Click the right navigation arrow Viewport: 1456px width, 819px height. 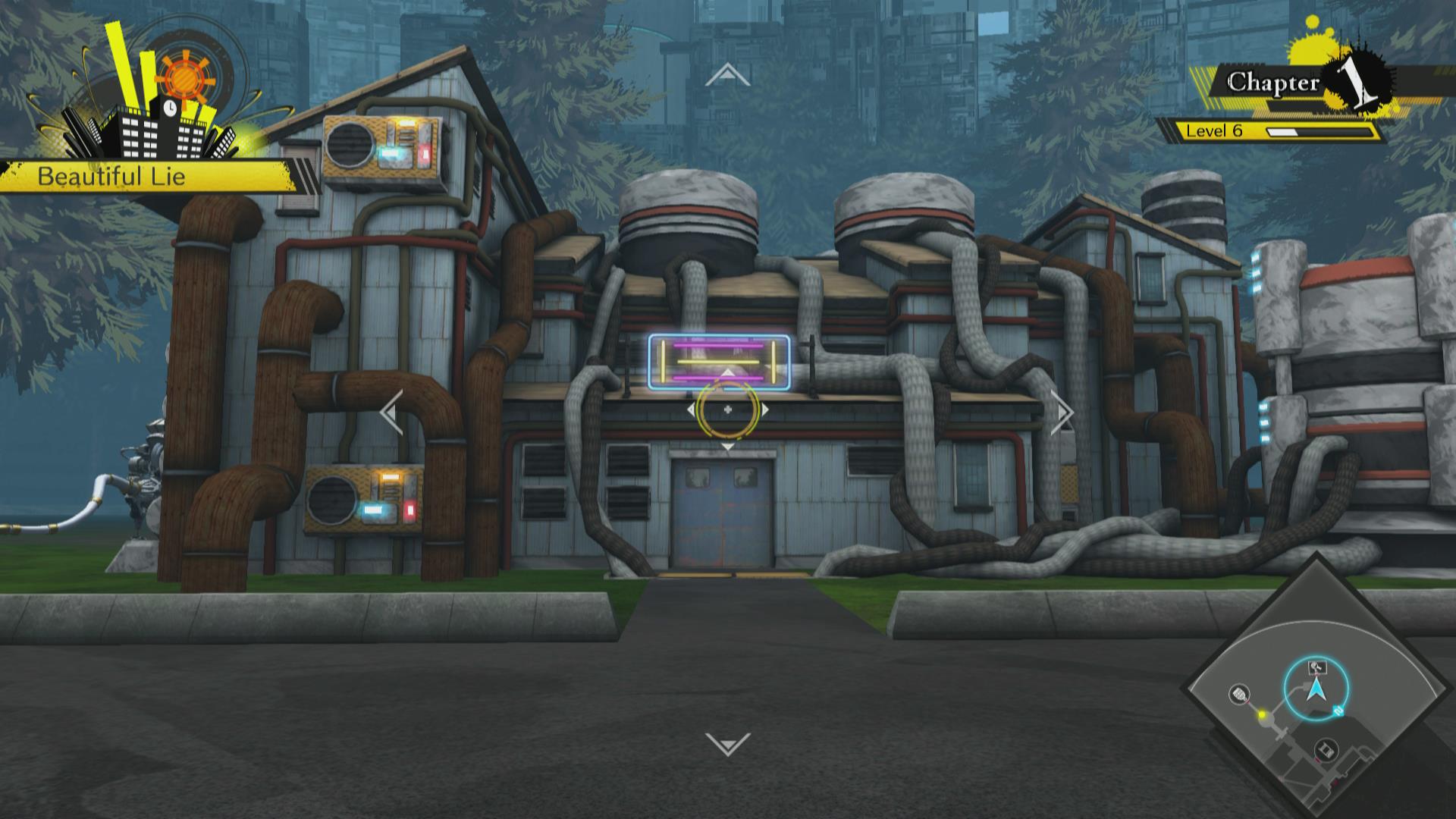click(1063, 413)
